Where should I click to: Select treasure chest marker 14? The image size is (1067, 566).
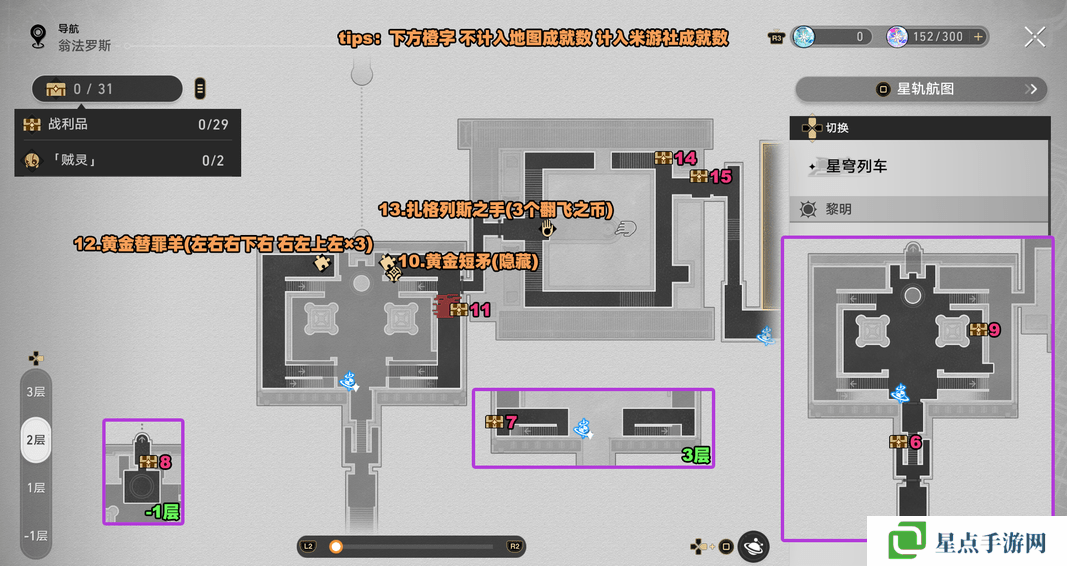663,158
